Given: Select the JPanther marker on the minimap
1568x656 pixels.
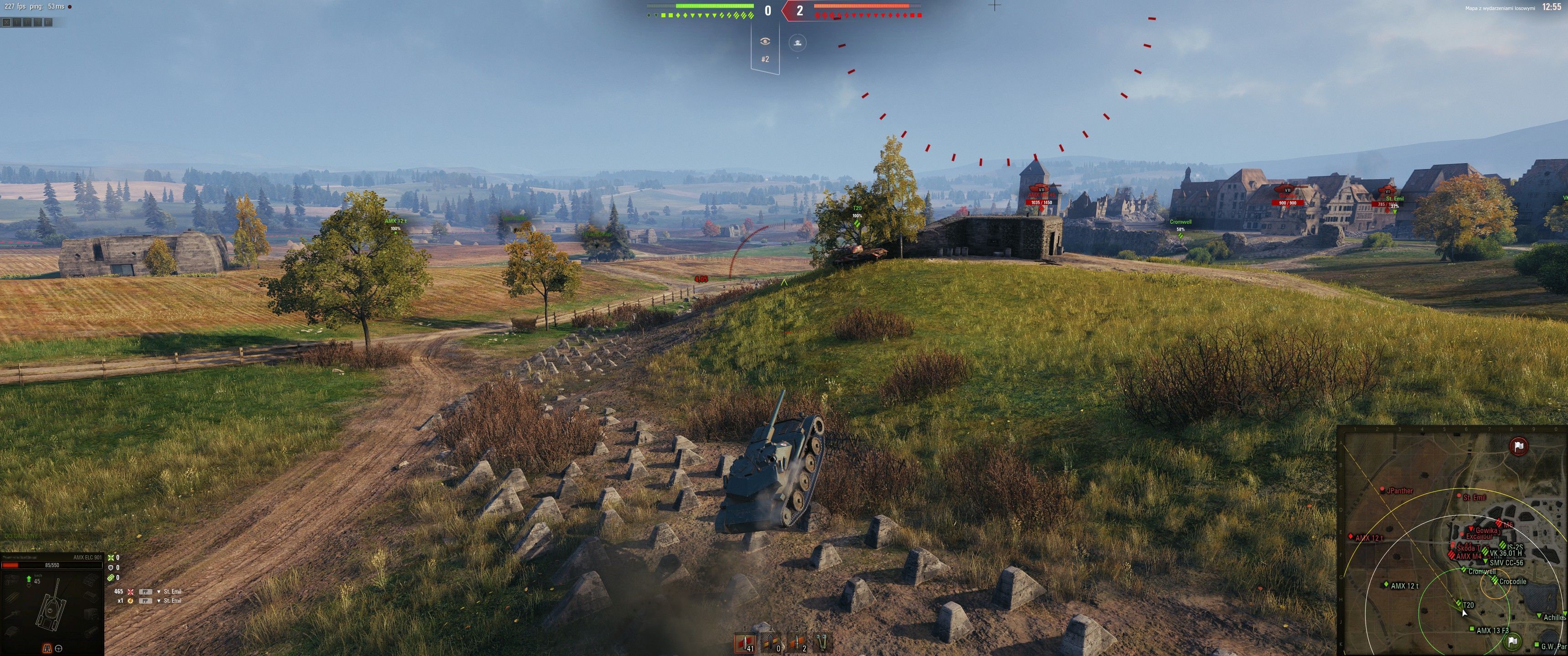Looking at the screenshot, I should coord(1383,490).
